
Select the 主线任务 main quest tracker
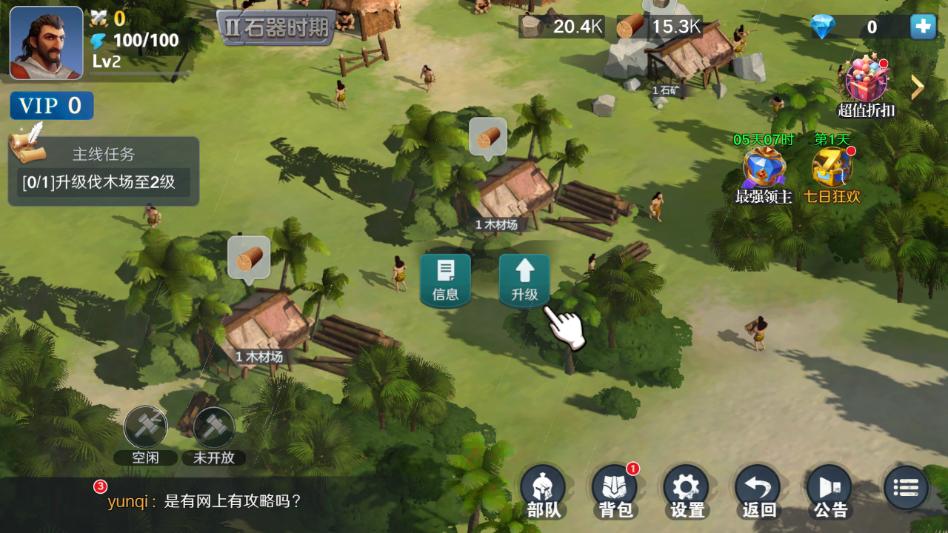103,171
